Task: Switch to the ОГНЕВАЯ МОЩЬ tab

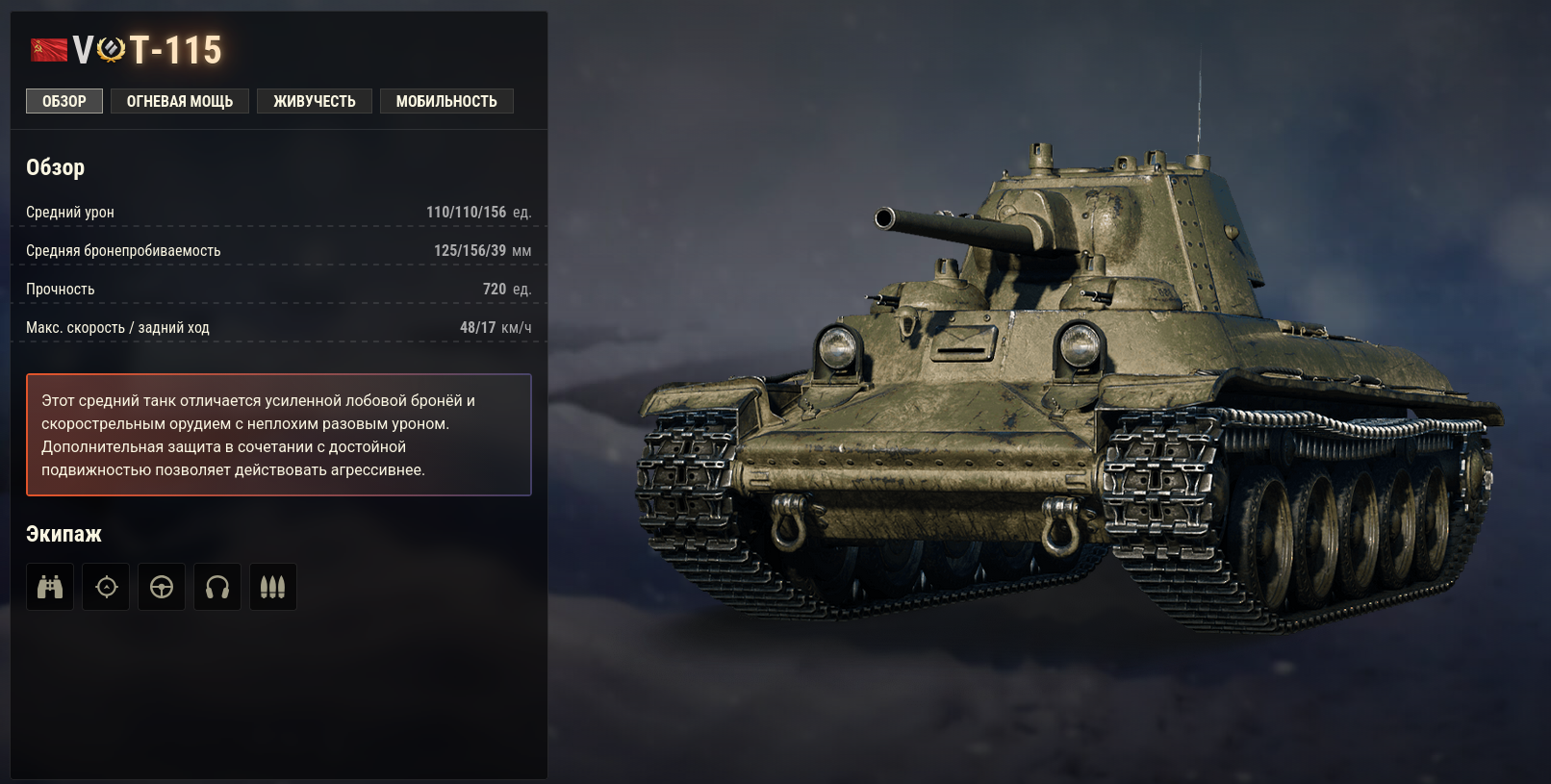Action: pos(179,100)
